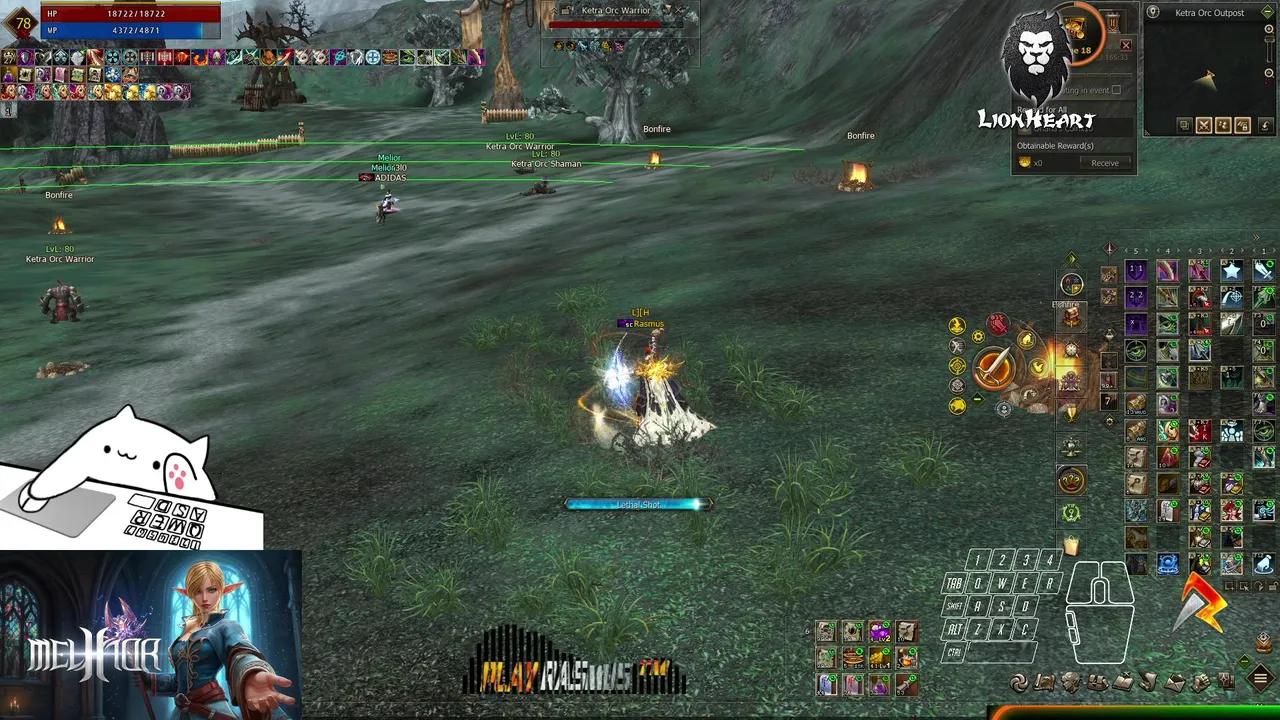Click the central sword icon of the radial menu

(x=995, y=366)
